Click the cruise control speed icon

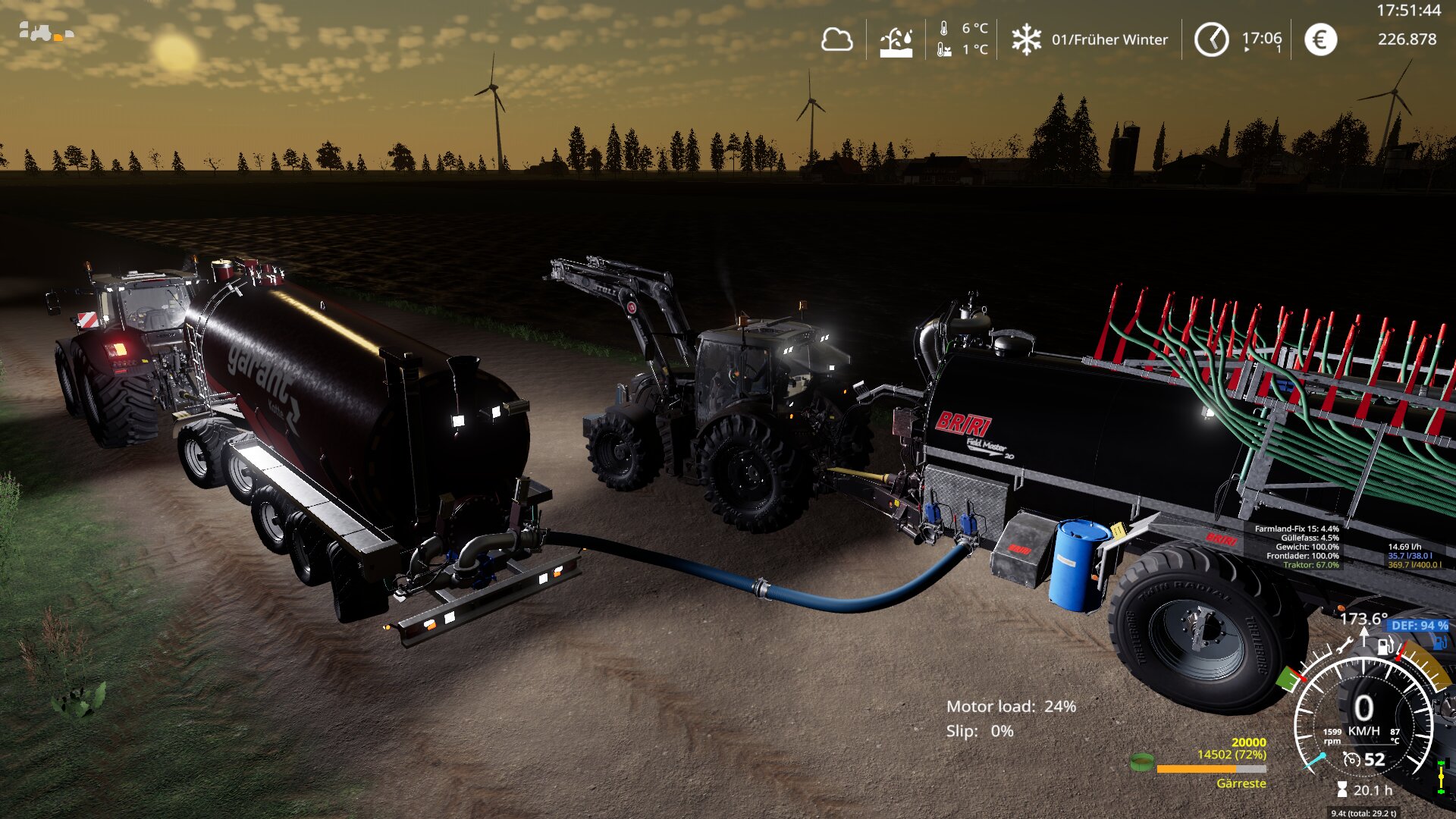coord(1351,759)
